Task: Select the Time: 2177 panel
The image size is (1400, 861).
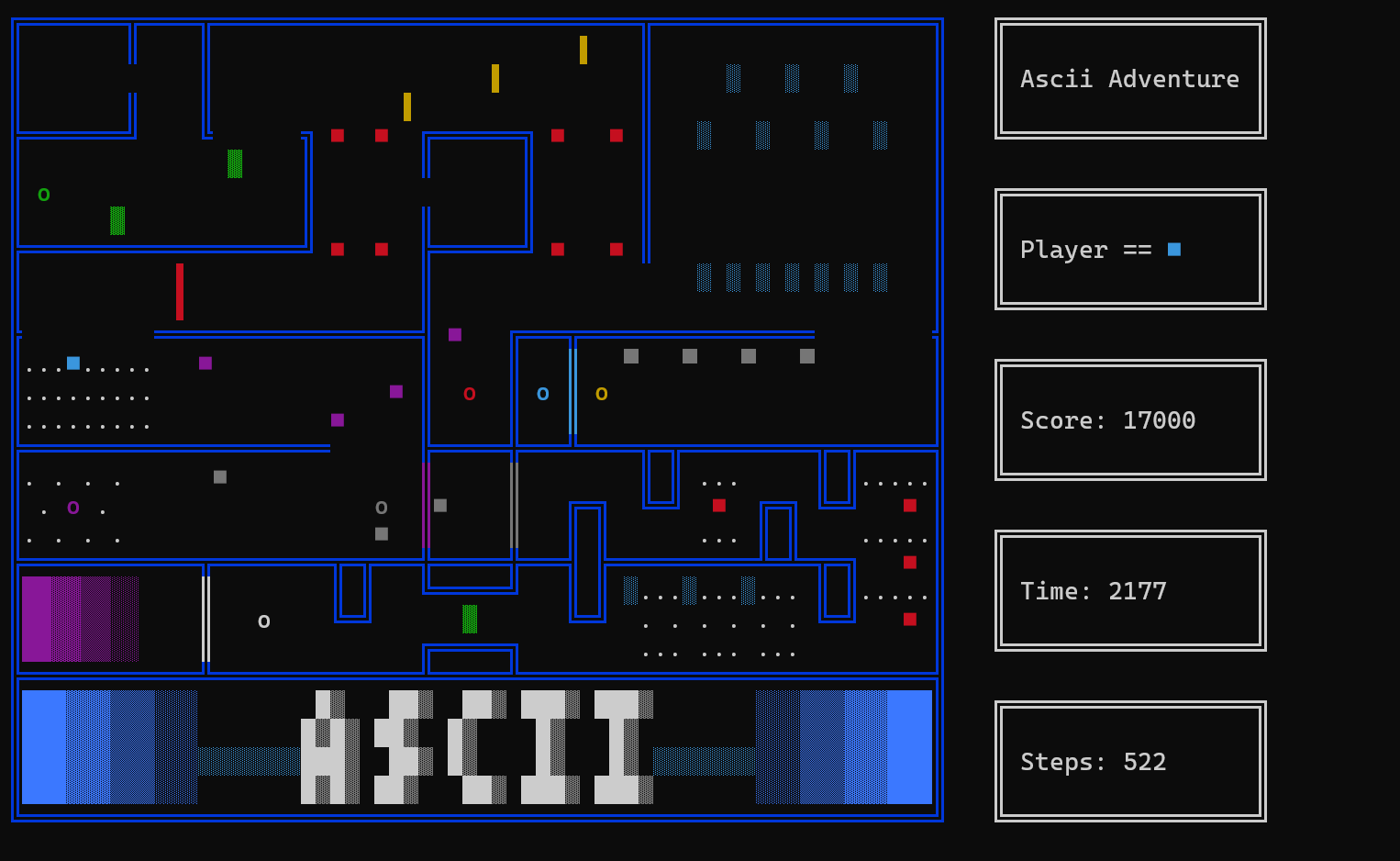Action: [x=1129, y=590]
